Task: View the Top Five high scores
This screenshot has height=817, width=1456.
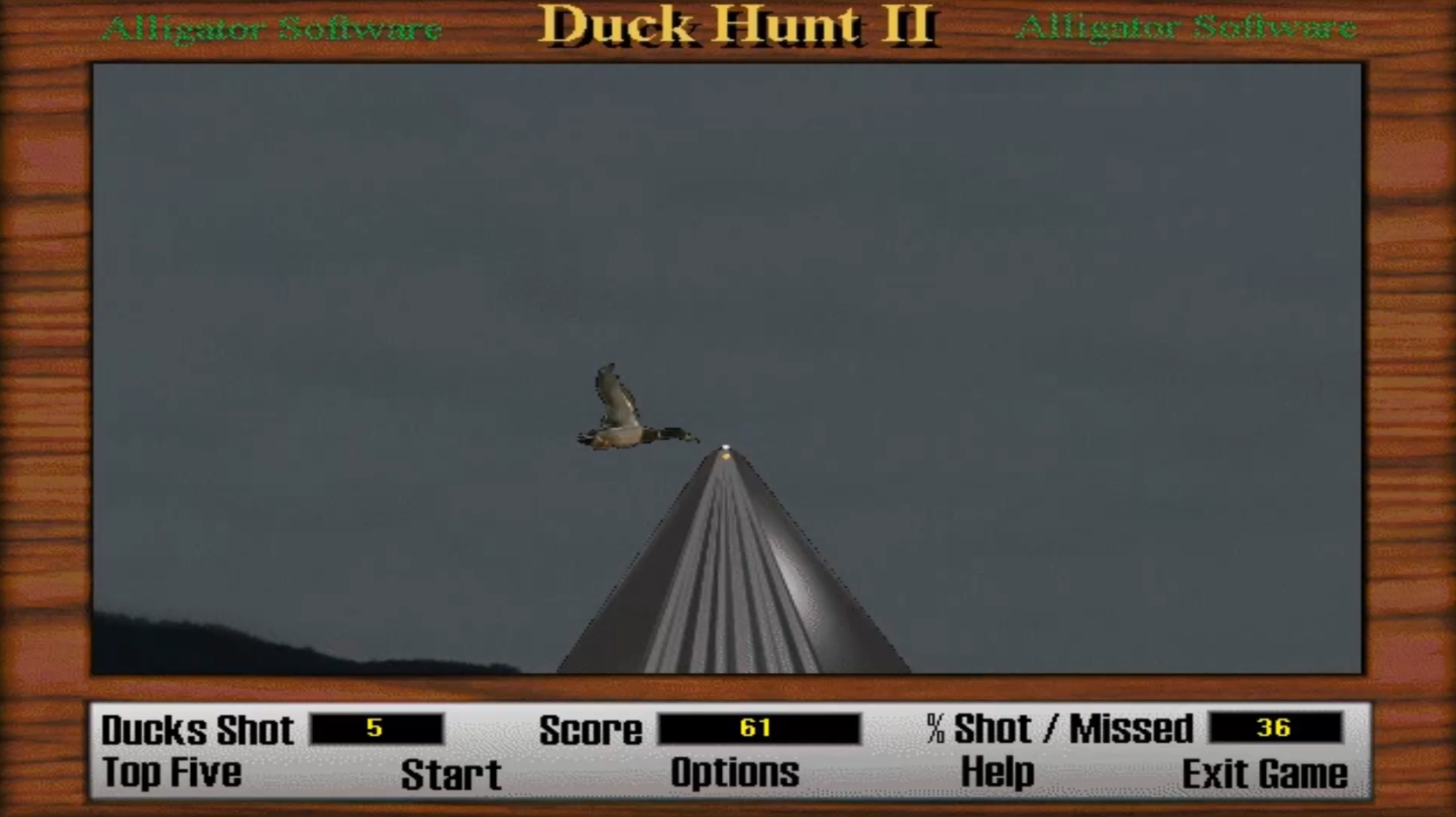Action: click(x=171, y=773)
